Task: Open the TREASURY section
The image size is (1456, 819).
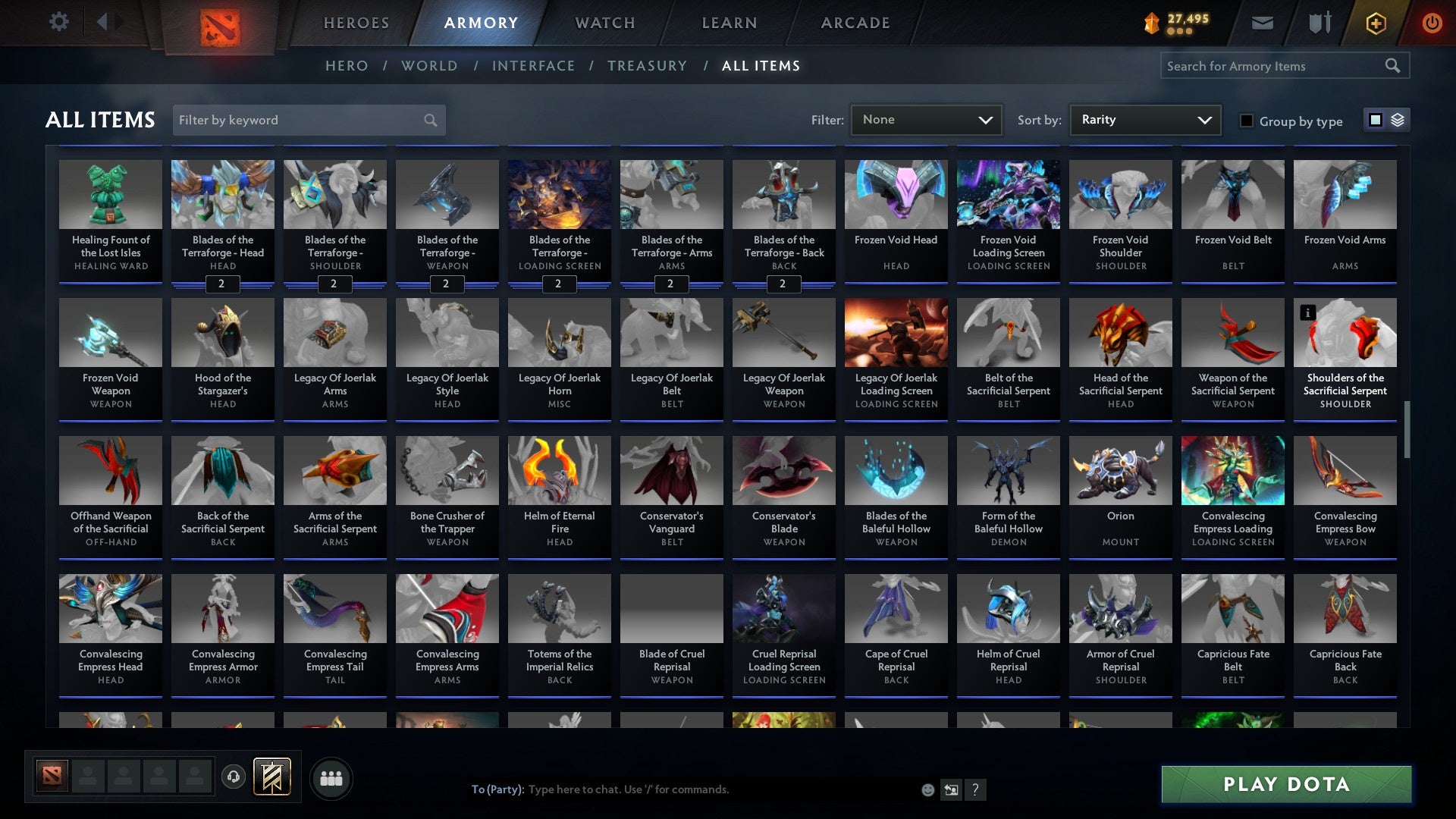Action: tap(648, 66)
